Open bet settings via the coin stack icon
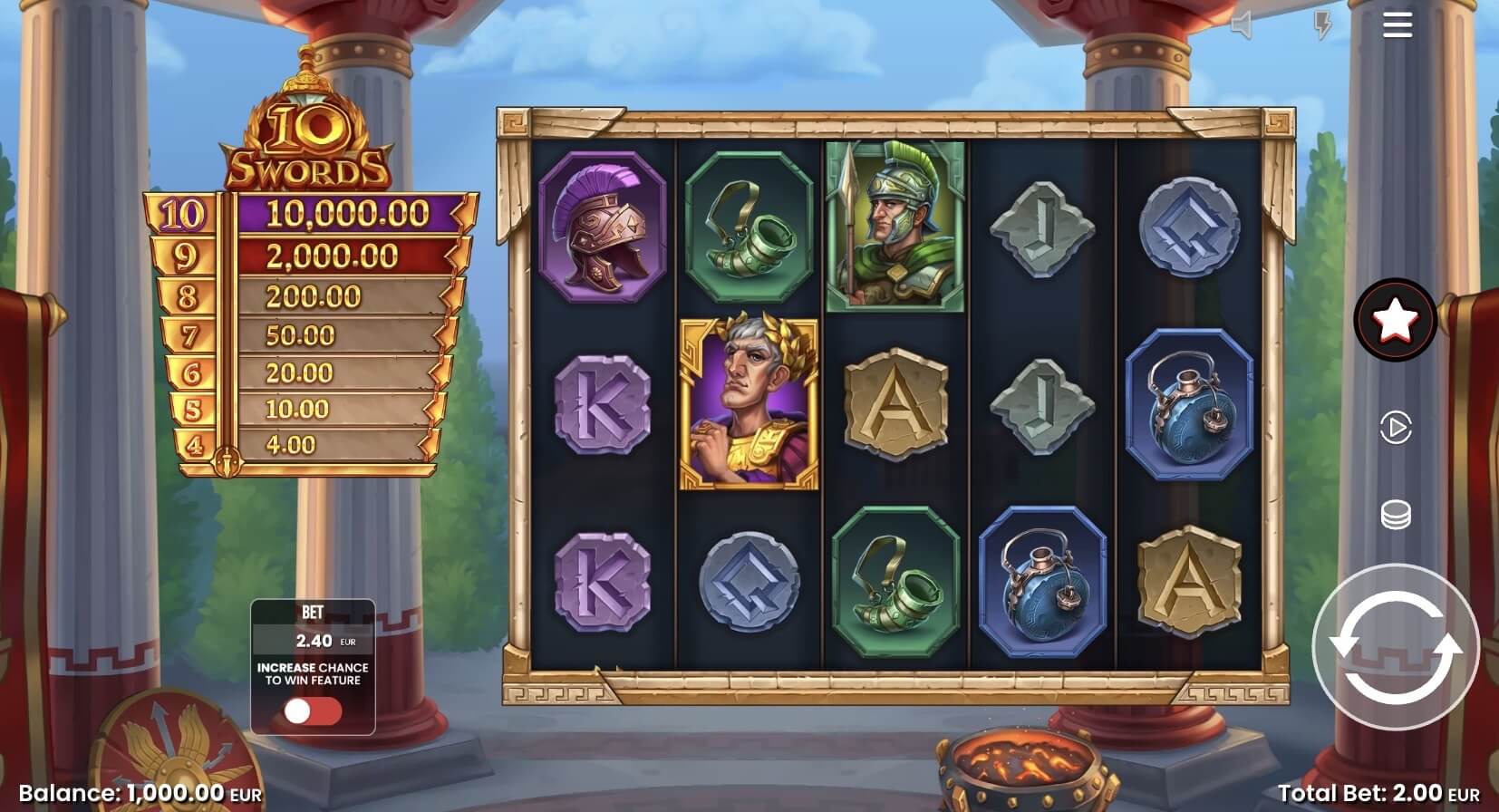 pyautogui.click(x=1395, y=516)
